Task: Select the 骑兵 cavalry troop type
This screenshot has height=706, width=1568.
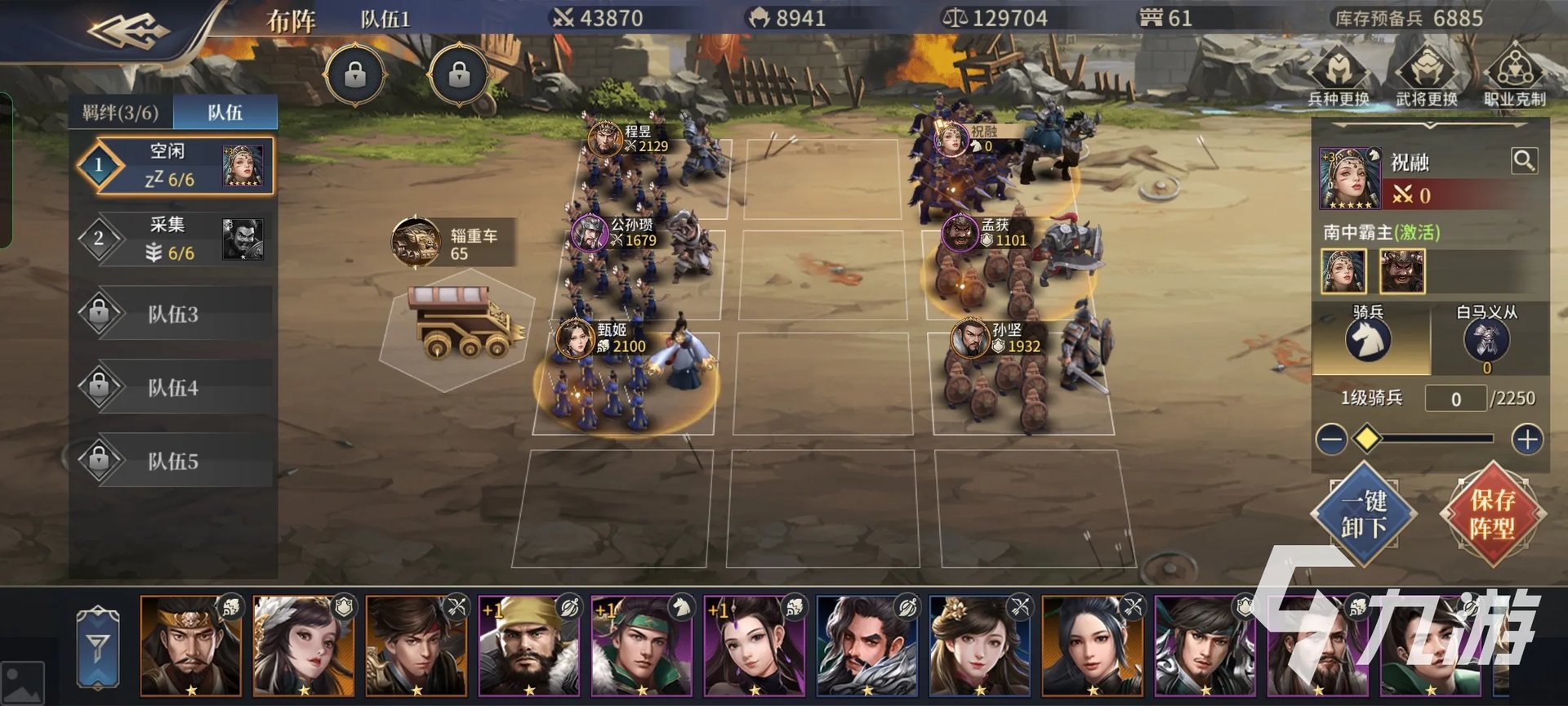Action: tap(1368, 337)
